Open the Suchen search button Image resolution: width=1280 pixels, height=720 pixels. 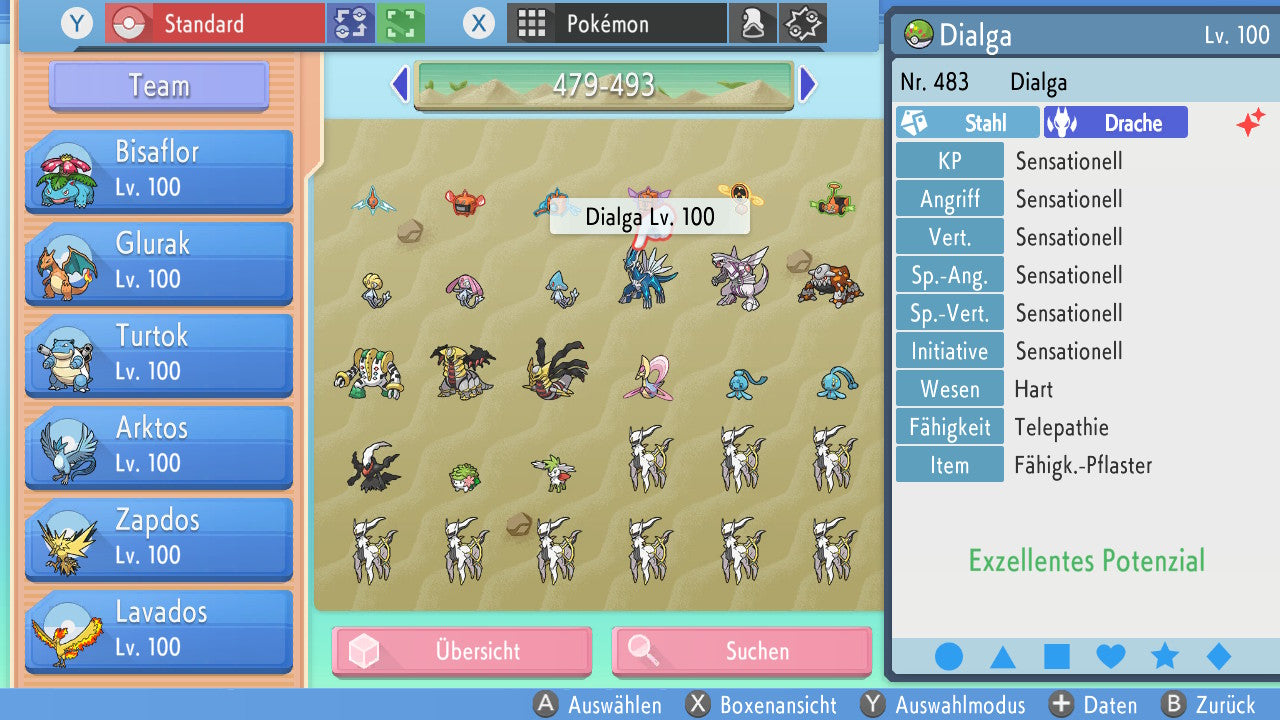741,651
